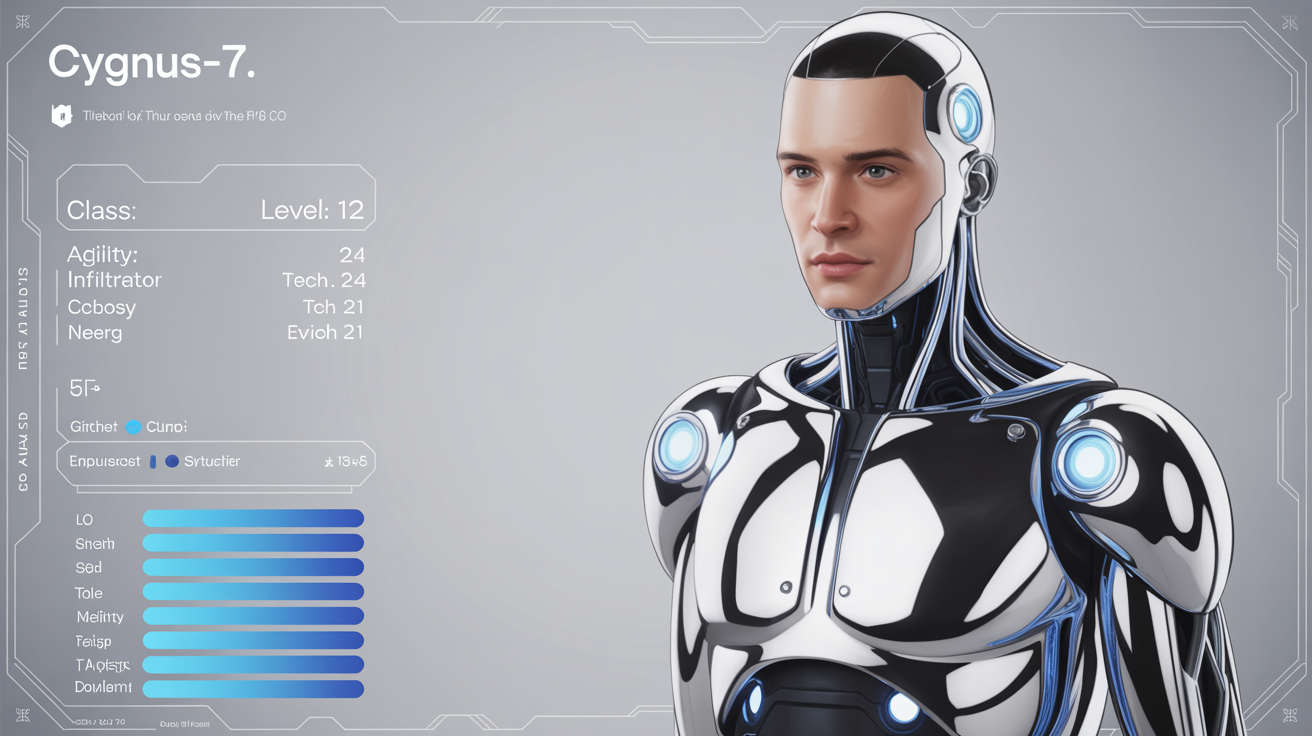
Task: Select the Agility stat row
Action: point(215,255)
